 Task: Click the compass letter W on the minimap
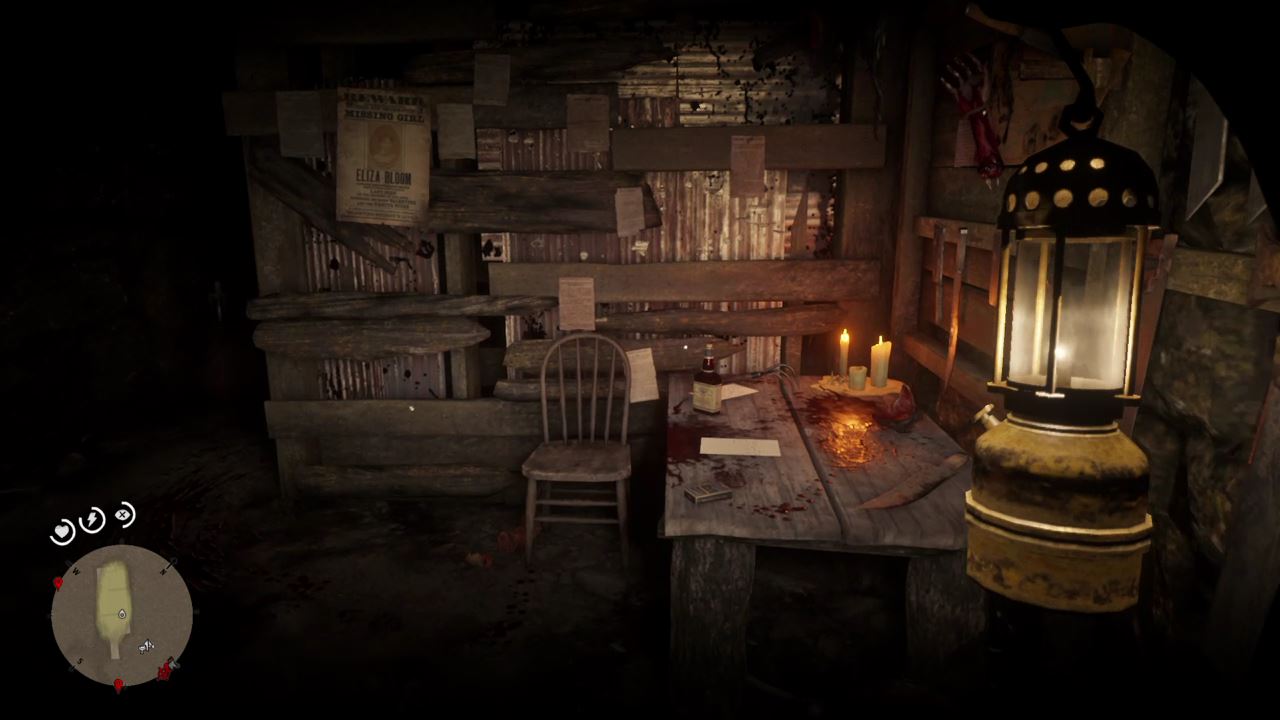click(75, 571)
